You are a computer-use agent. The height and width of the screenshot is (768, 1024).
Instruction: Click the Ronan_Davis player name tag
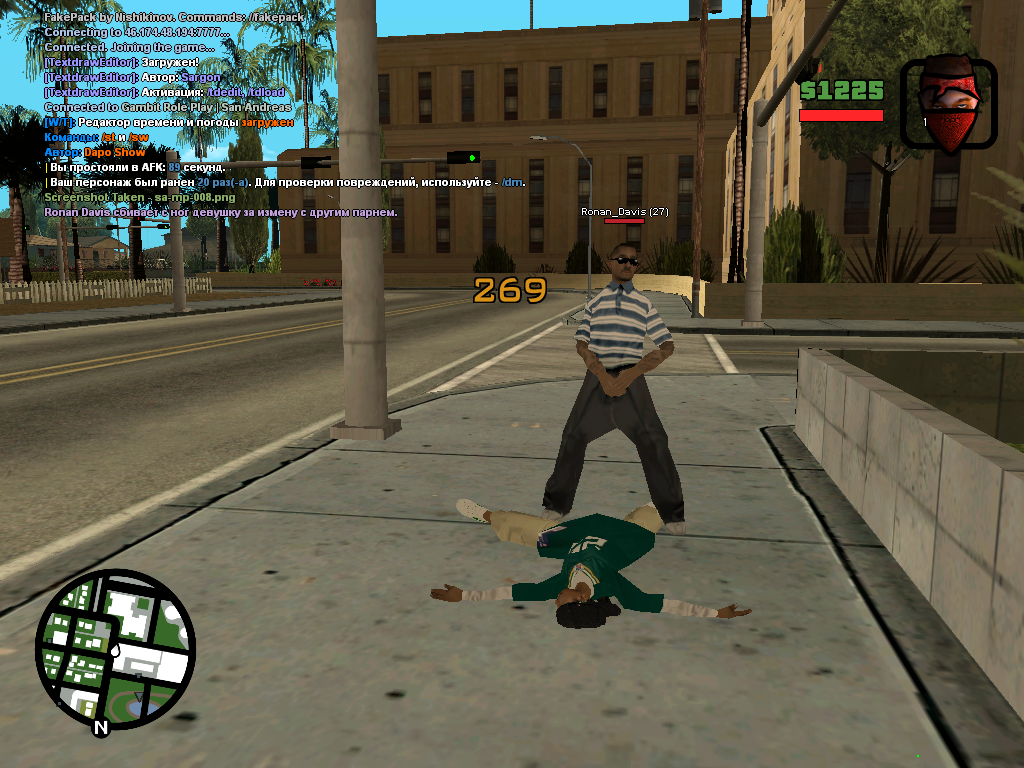(625, 212)
